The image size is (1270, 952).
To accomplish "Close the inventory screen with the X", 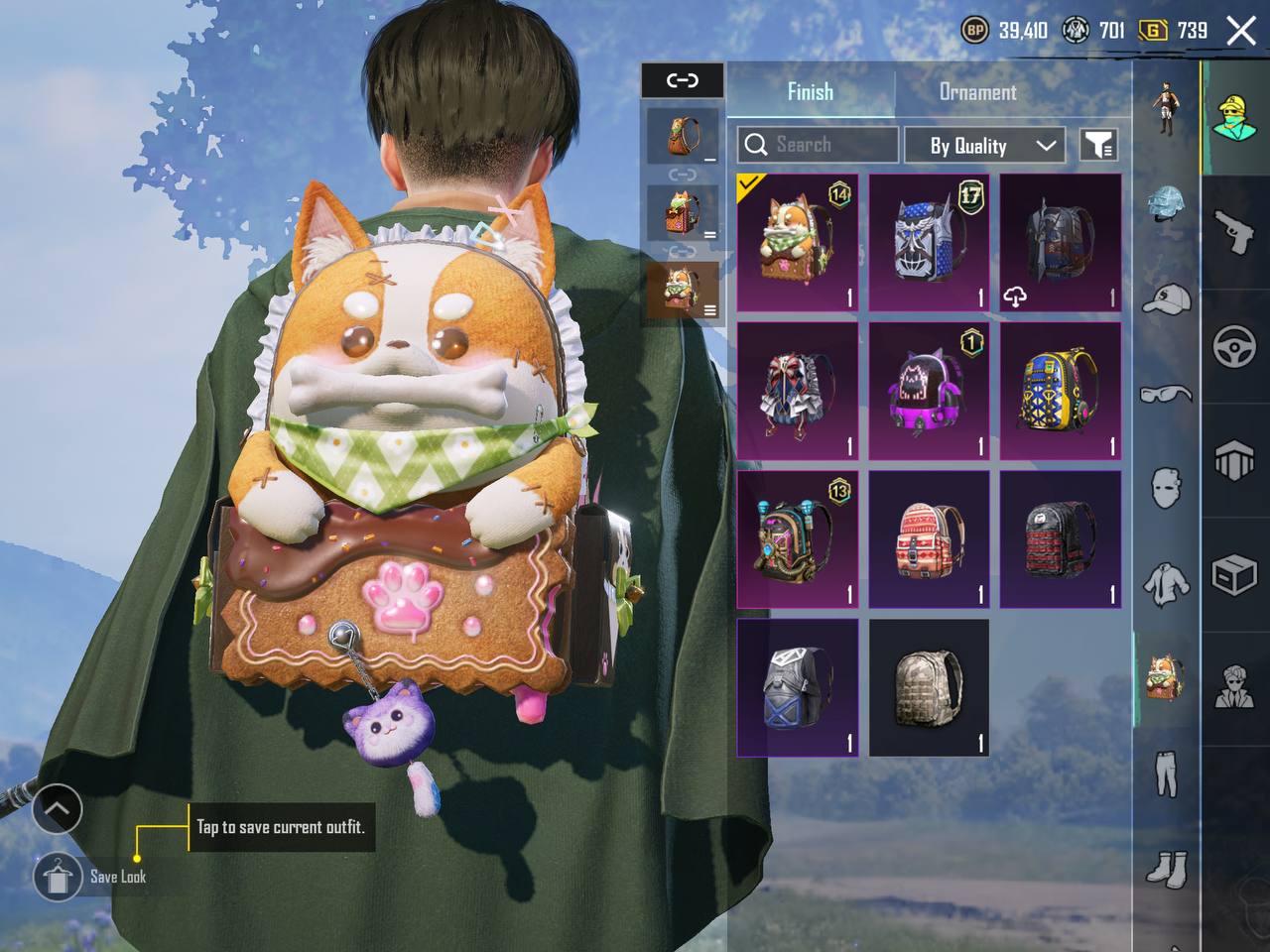I will pos(1241,31).
